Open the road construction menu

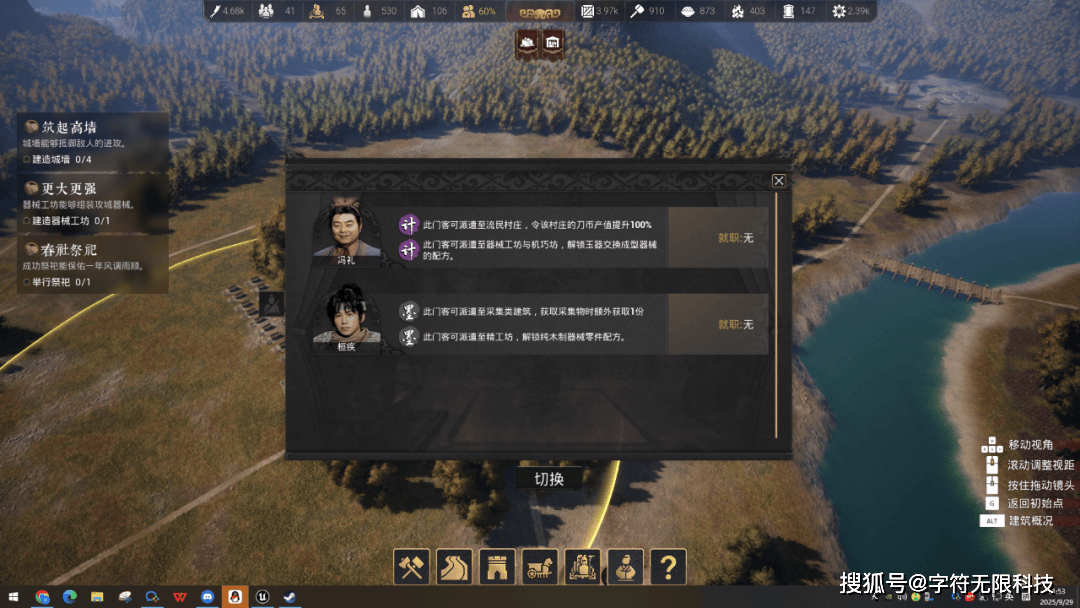point(455,566)
